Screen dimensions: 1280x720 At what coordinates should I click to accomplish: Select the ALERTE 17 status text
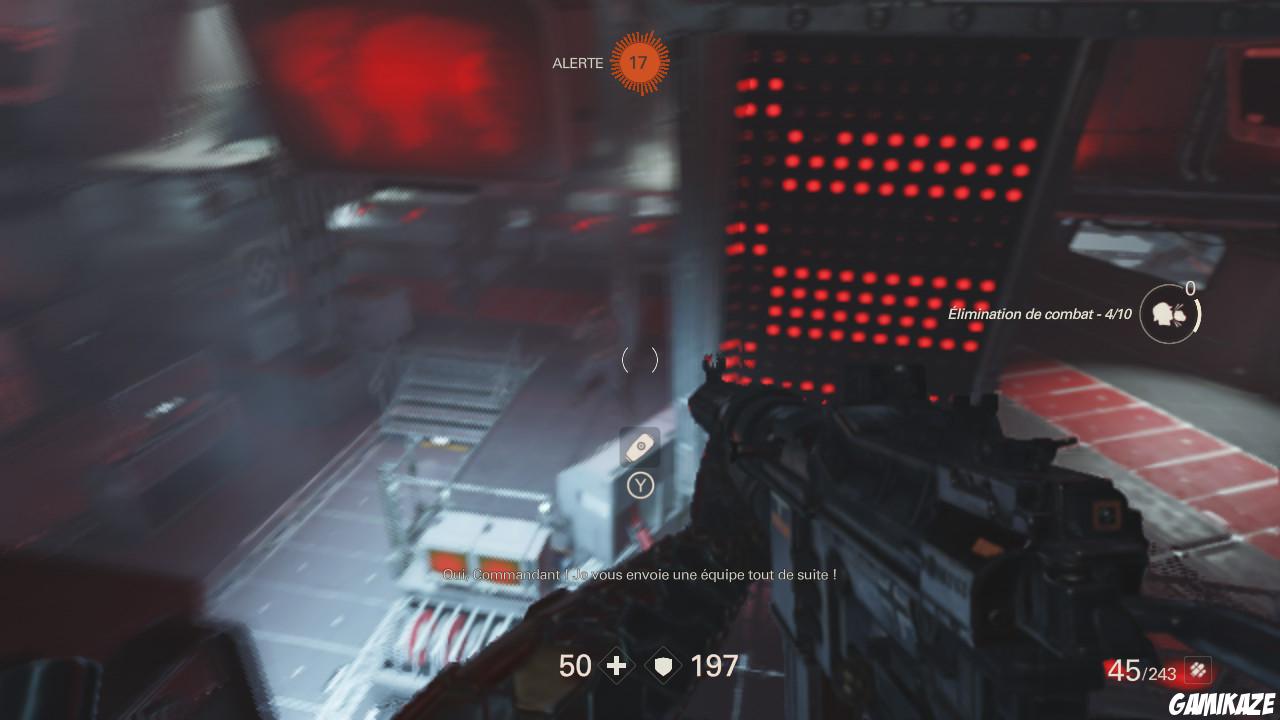click(x=577, y=63)
